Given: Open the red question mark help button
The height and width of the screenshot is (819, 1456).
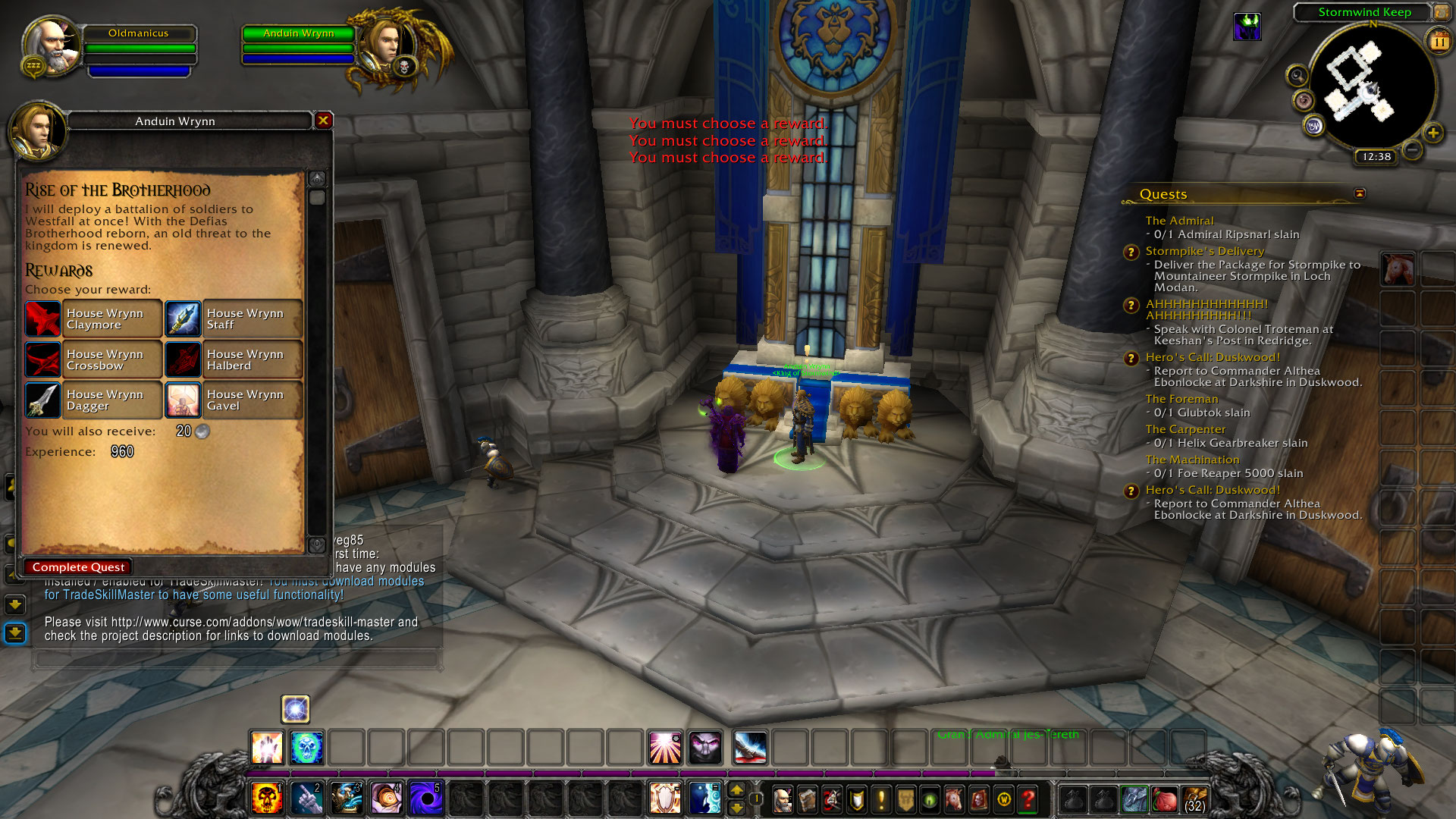Looking at the screenshot, I should (1028, 799).
